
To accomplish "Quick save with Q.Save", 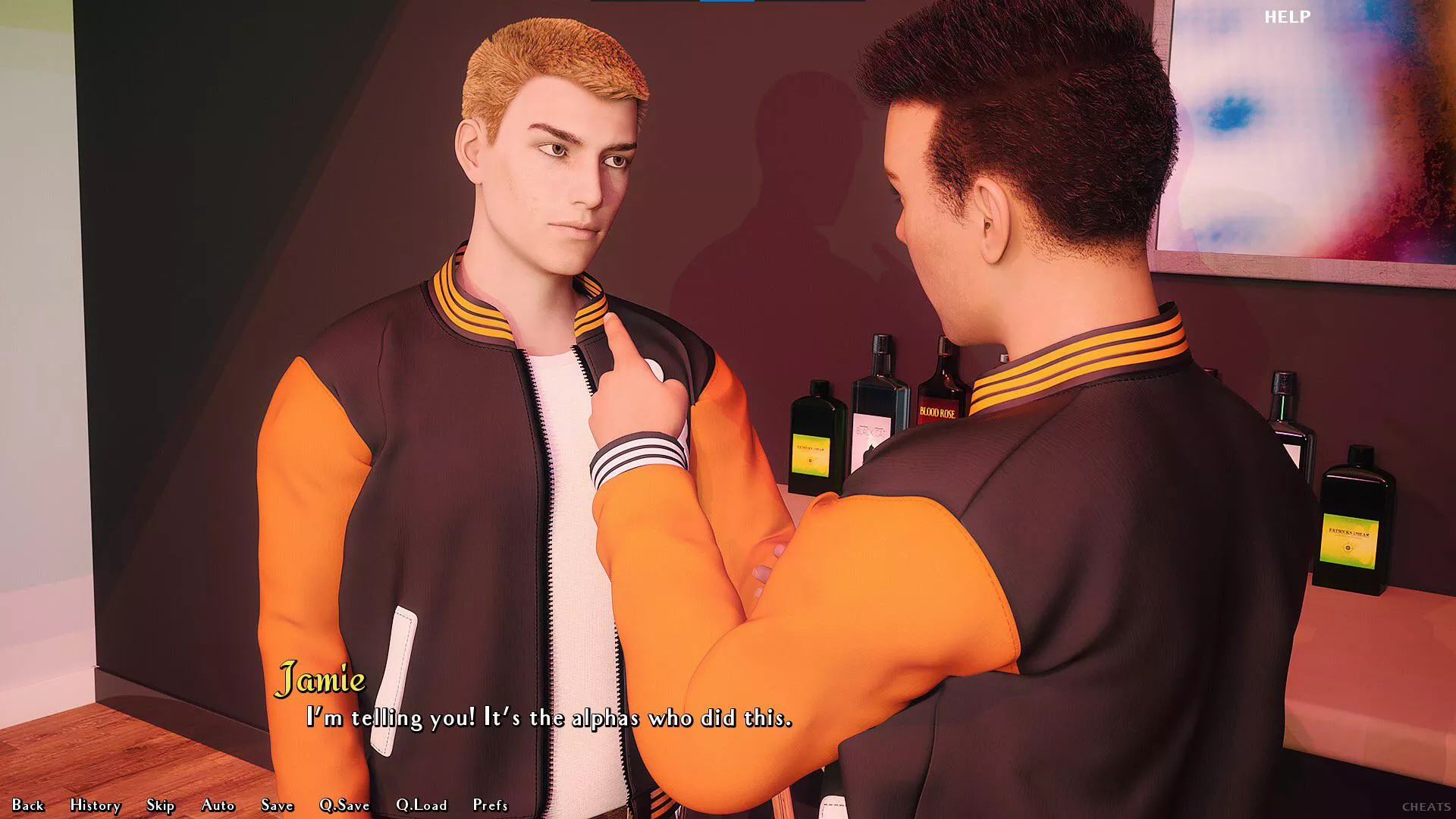I will click(x=344, y=805).
